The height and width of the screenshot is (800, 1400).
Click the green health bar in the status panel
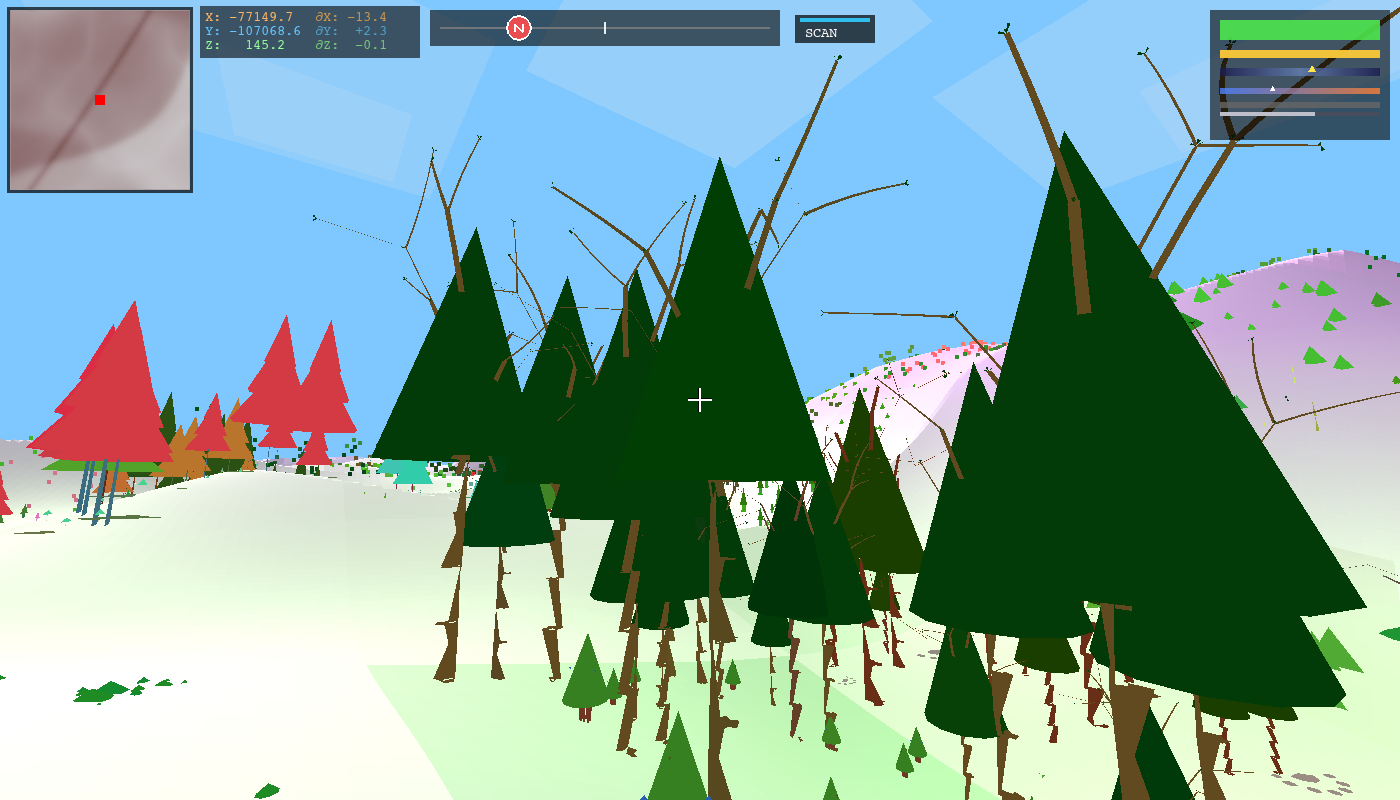point(1299,29)
